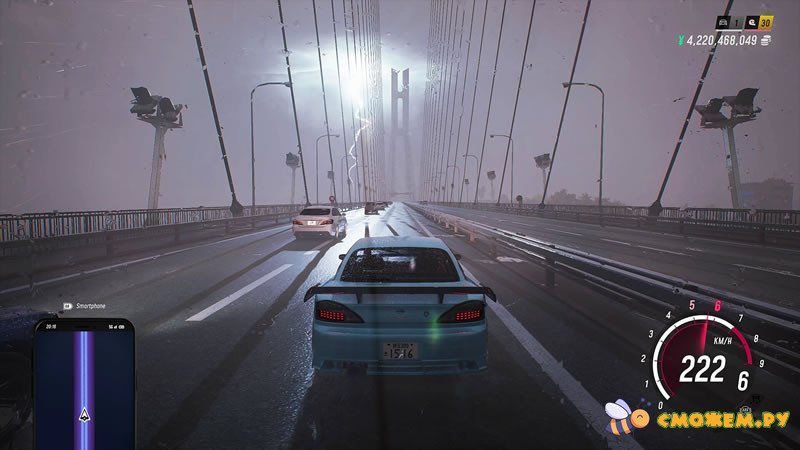Viewport: 800px width, 450px height.
Task: Select the car level icon
Action: click(723, 21)
